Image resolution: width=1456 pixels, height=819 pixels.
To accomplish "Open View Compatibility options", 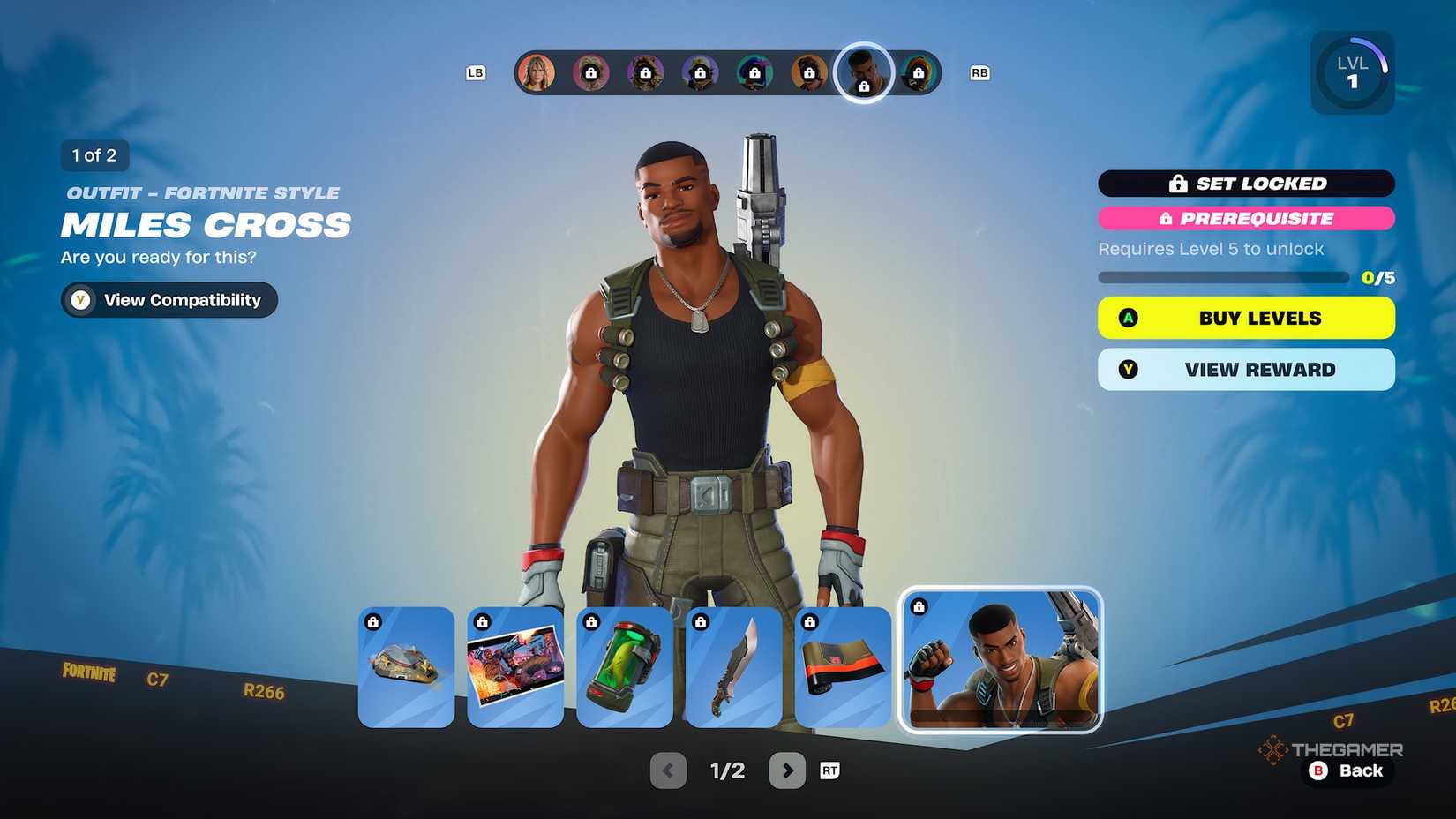I will [169, 300].
